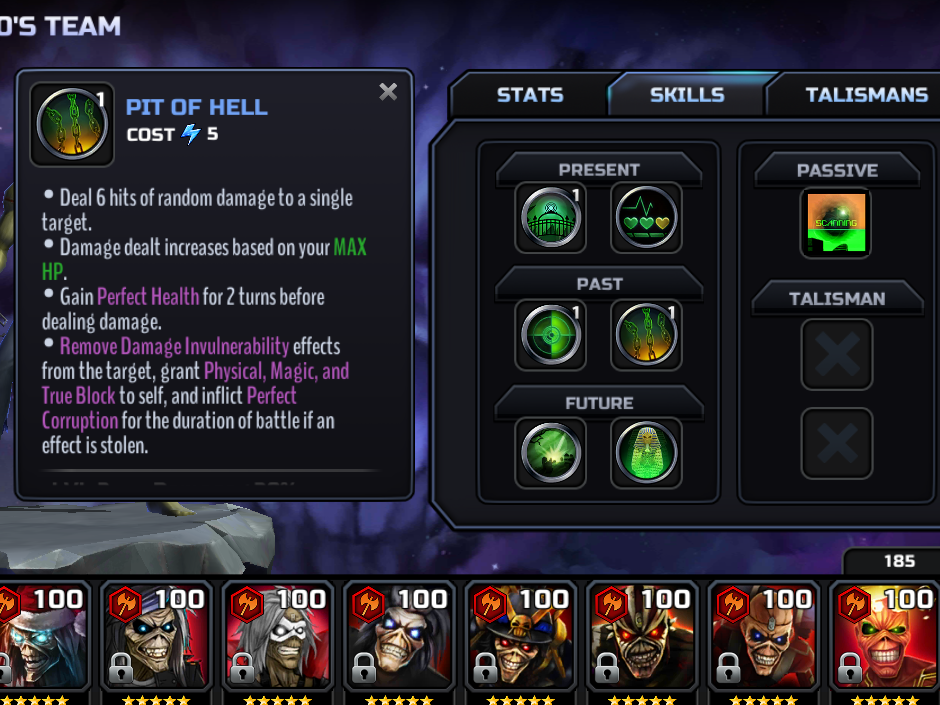940x705 pixels.
Task: View the Scanning passive skill
Action: click(x=836, y=223)
